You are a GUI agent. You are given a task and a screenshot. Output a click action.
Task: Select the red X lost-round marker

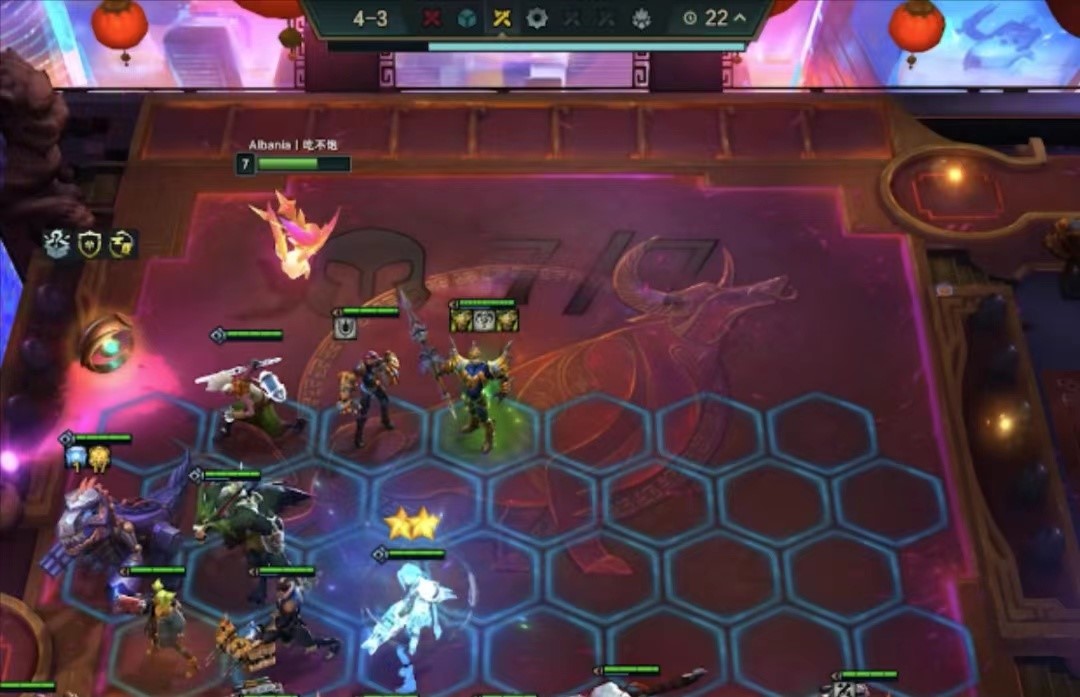tap(432, 18)
